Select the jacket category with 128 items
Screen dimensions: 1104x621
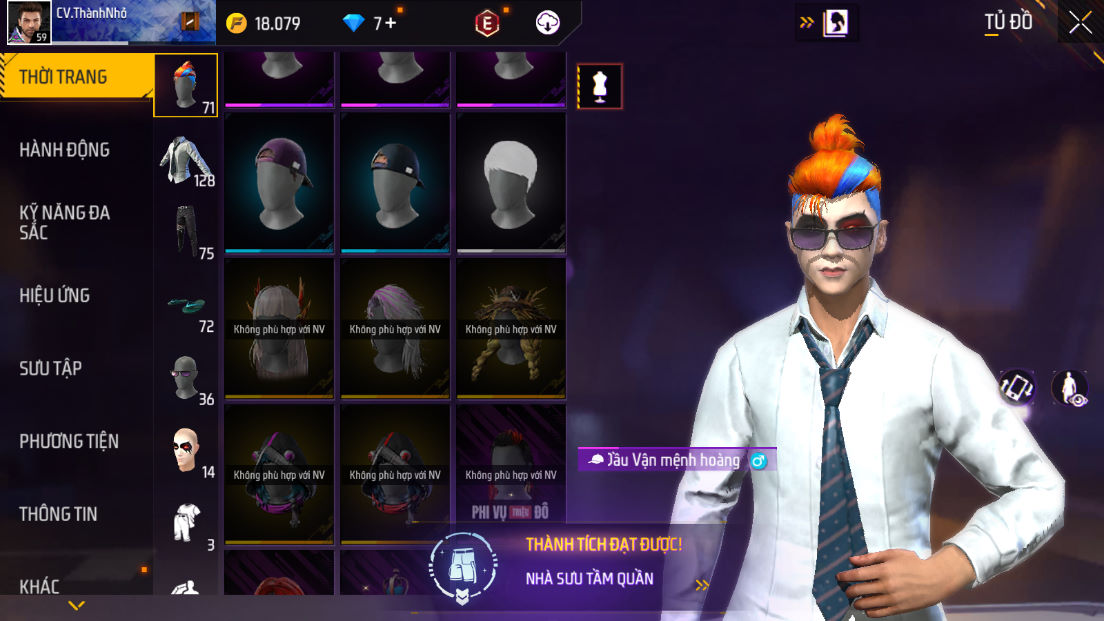[x=186, y=160]
